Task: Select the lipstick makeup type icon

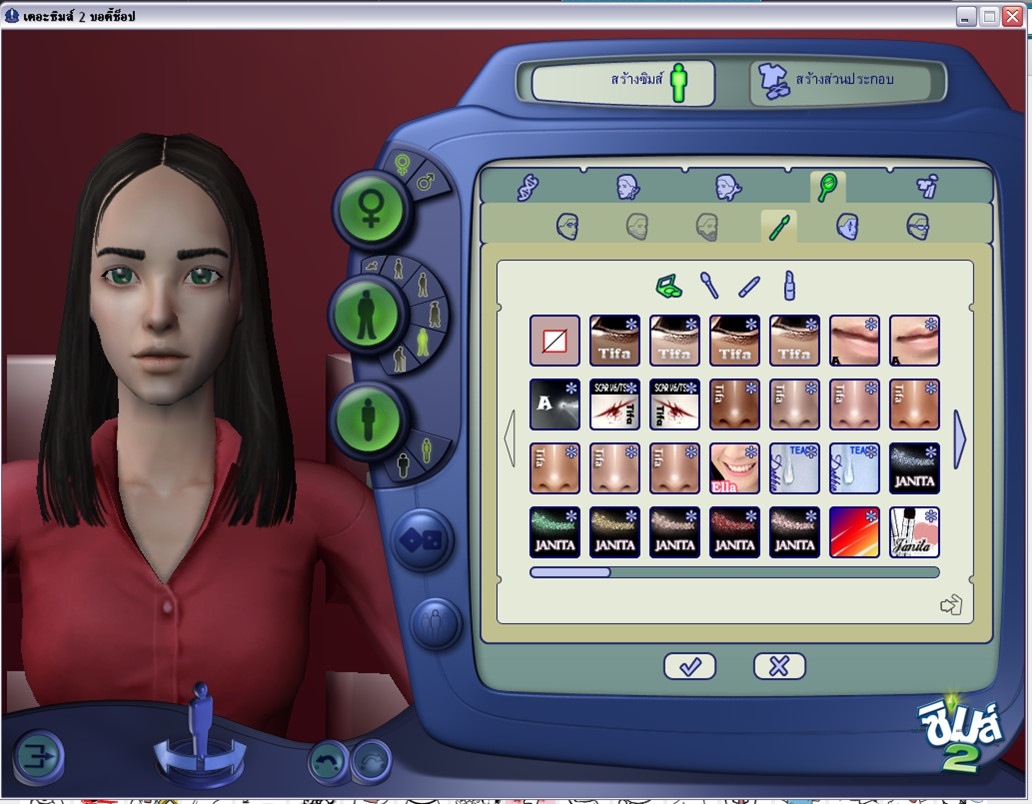Action: (789, 286)
